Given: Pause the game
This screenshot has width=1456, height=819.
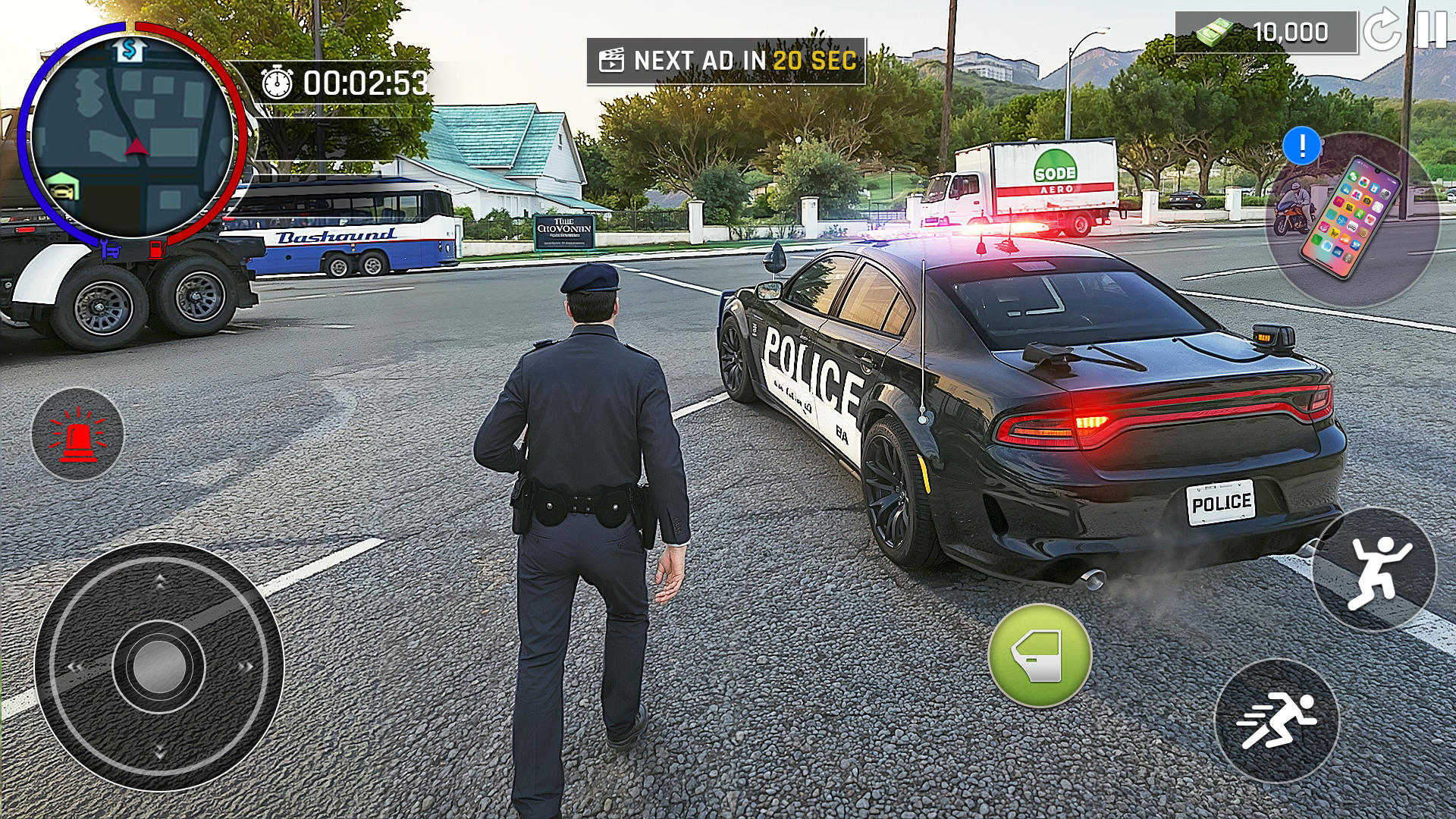Looking at the screenshot, I should pos(1432,29).
